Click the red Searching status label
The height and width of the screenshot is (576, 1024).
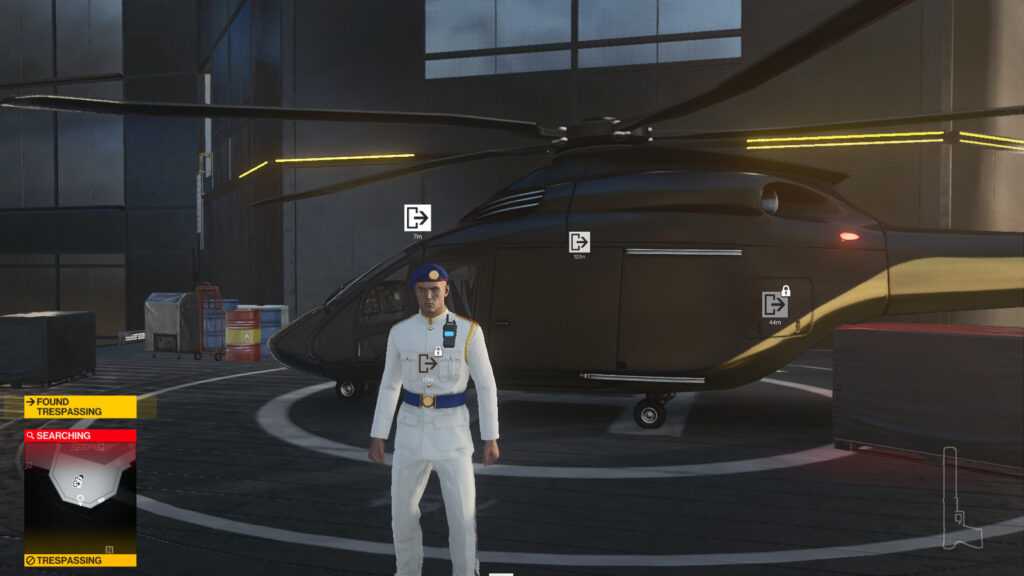(80, 436)
